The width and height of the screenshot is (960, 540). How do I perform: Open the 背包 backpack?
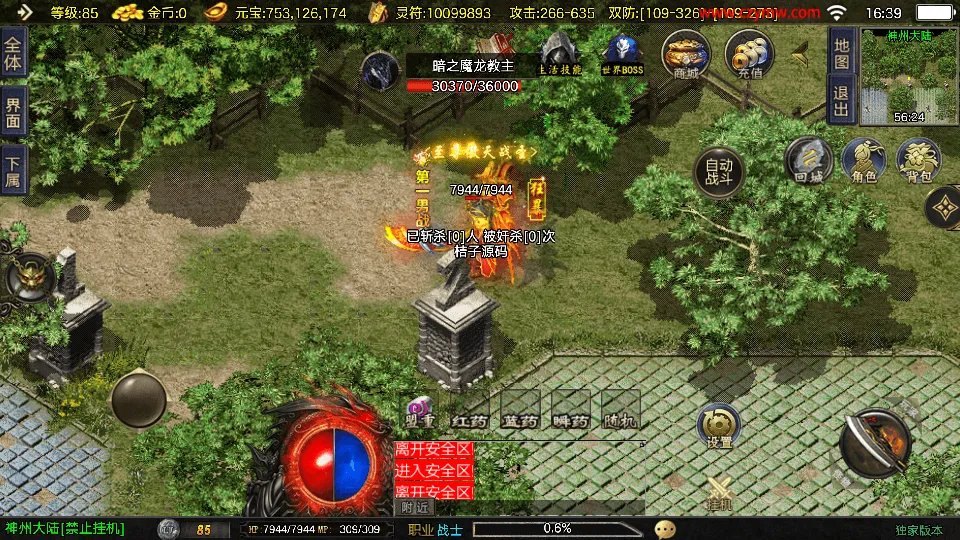[918, 160]
